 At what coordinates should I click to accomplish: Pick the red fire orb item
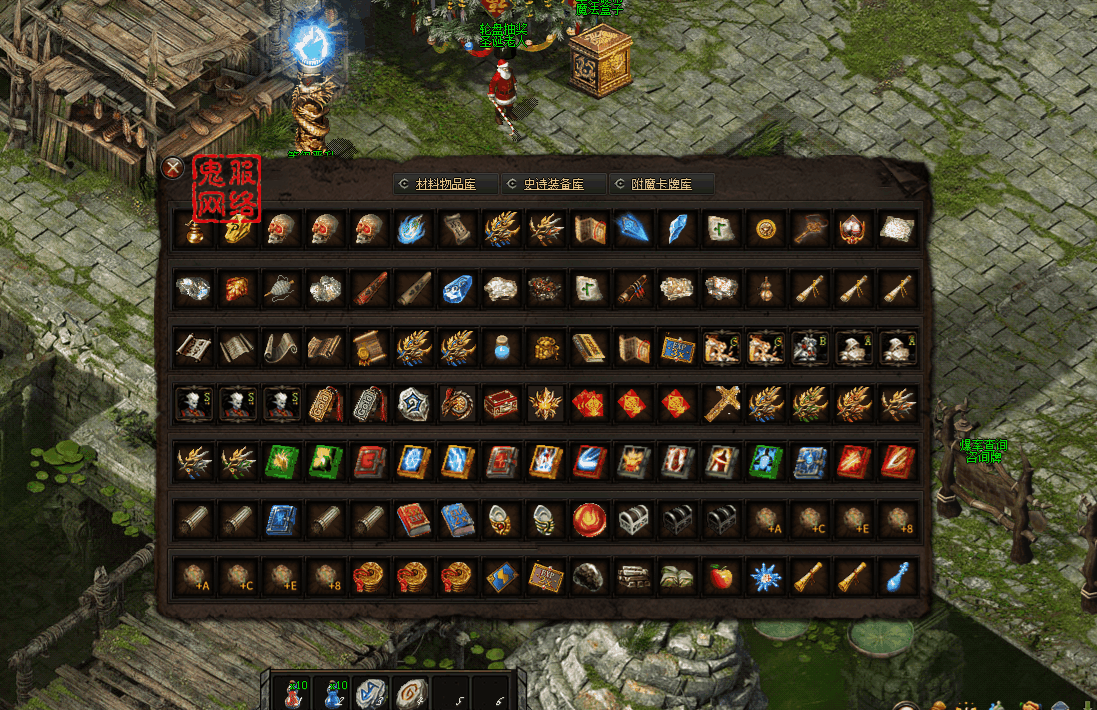pos(589,518)
